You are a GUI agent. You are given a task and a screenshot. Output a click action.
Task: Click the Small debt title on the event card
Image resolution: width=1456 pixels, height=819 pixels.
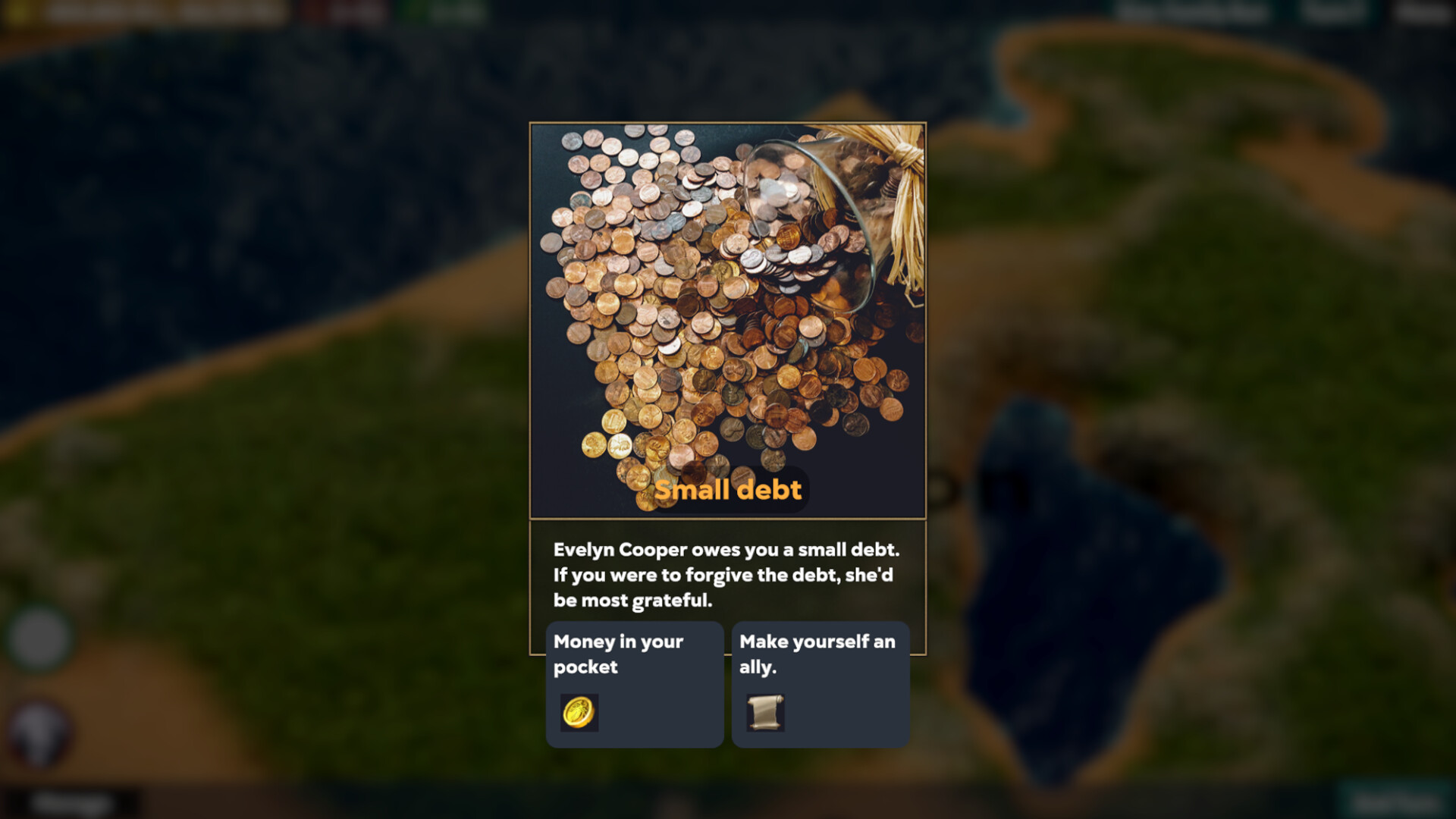click(729, 489)
